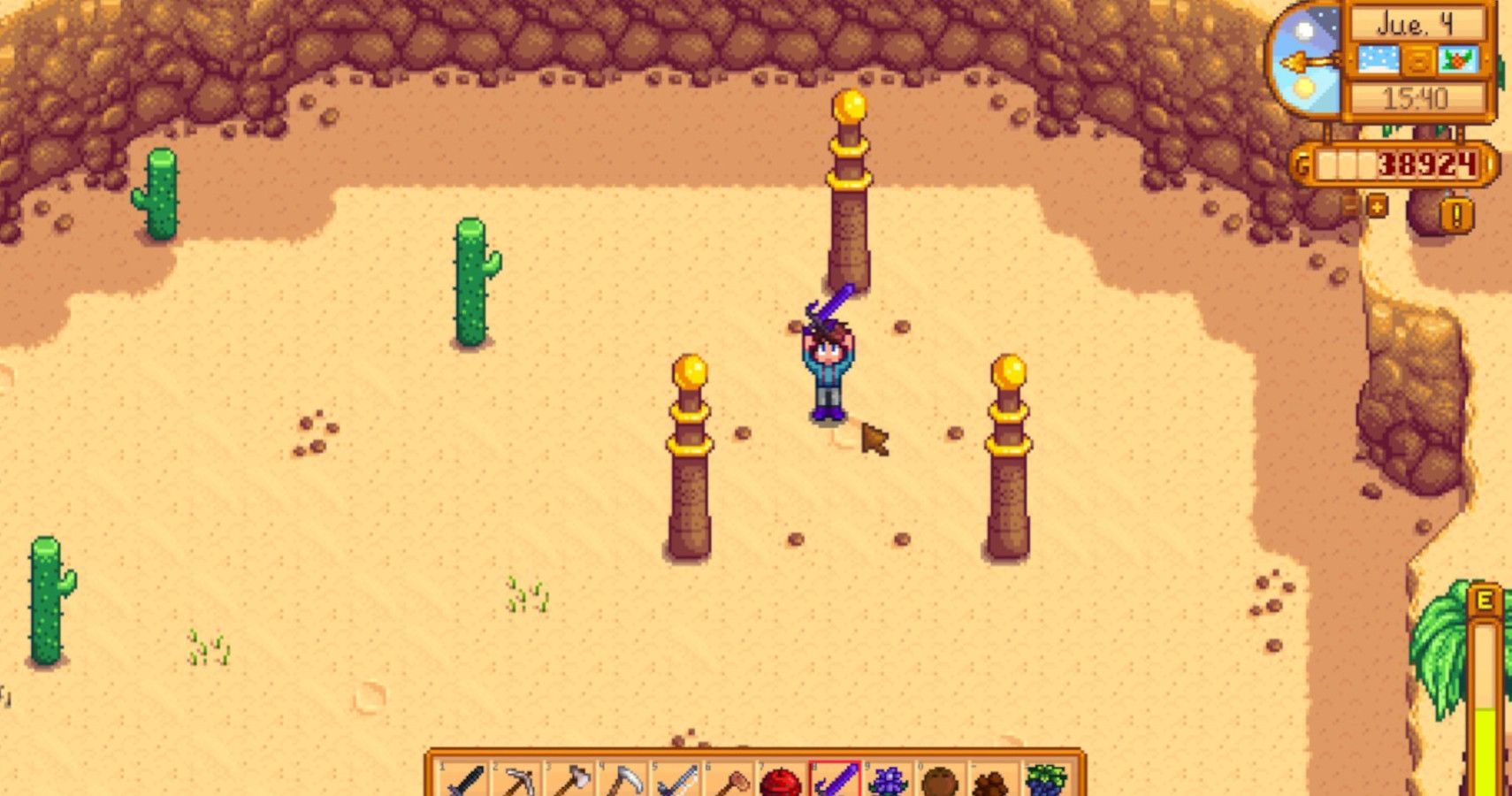Click the festival icon beside the weather panel
Screen dimensions: 1512x796
[1457, 59]
